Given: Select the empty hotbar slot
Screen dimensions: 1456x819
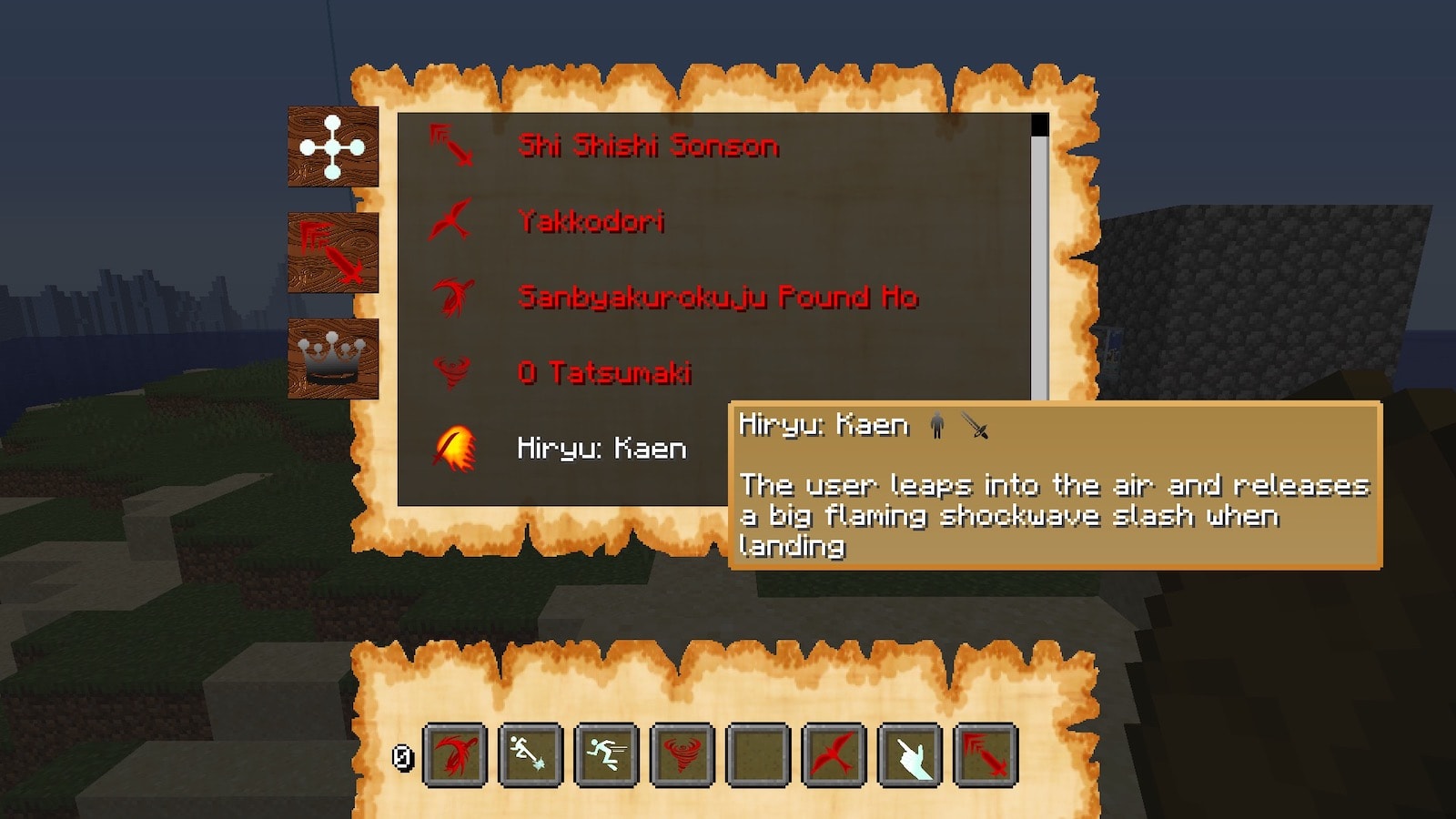Looking at the screenshot, I should pos(758,754).
